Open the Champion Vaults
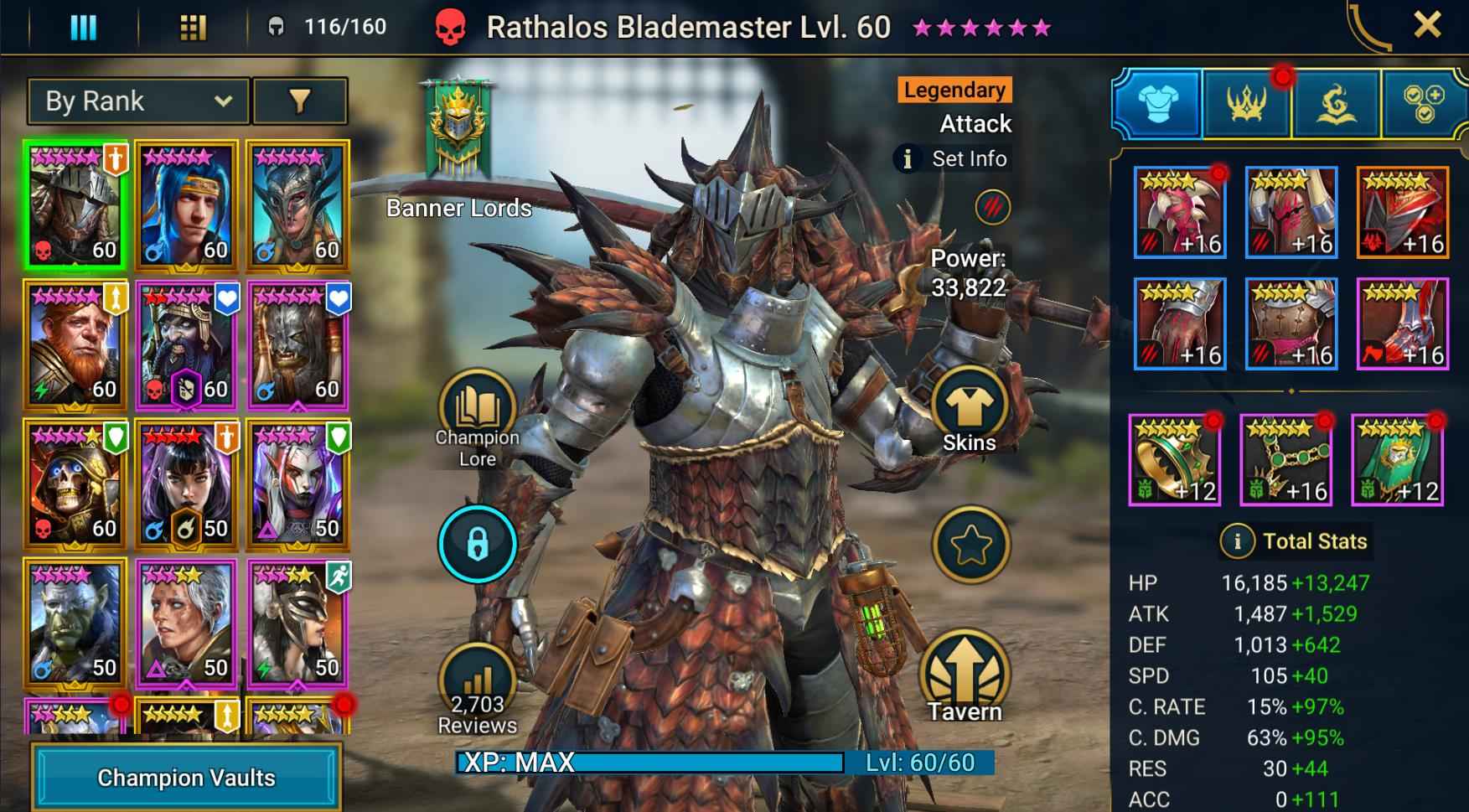The height and width of the screenshot is (812, 1469). (185, 778)
